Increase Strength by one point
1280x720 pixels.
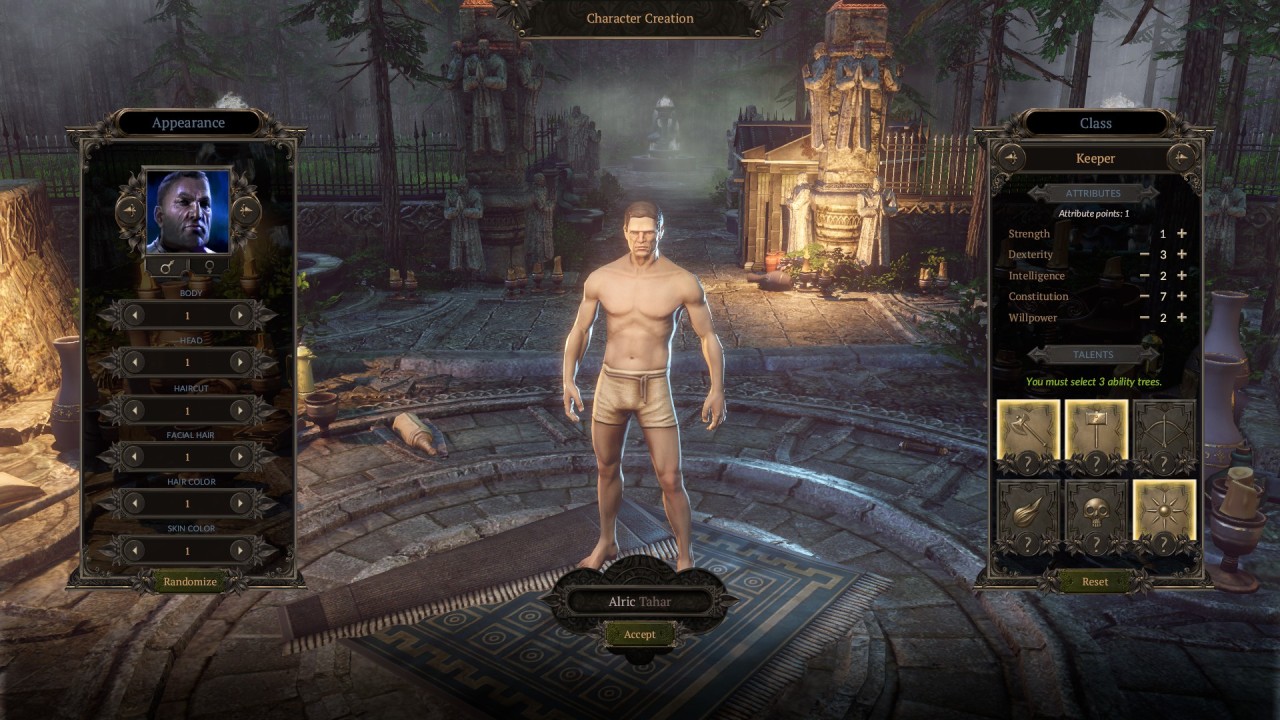click(1182, 234)
